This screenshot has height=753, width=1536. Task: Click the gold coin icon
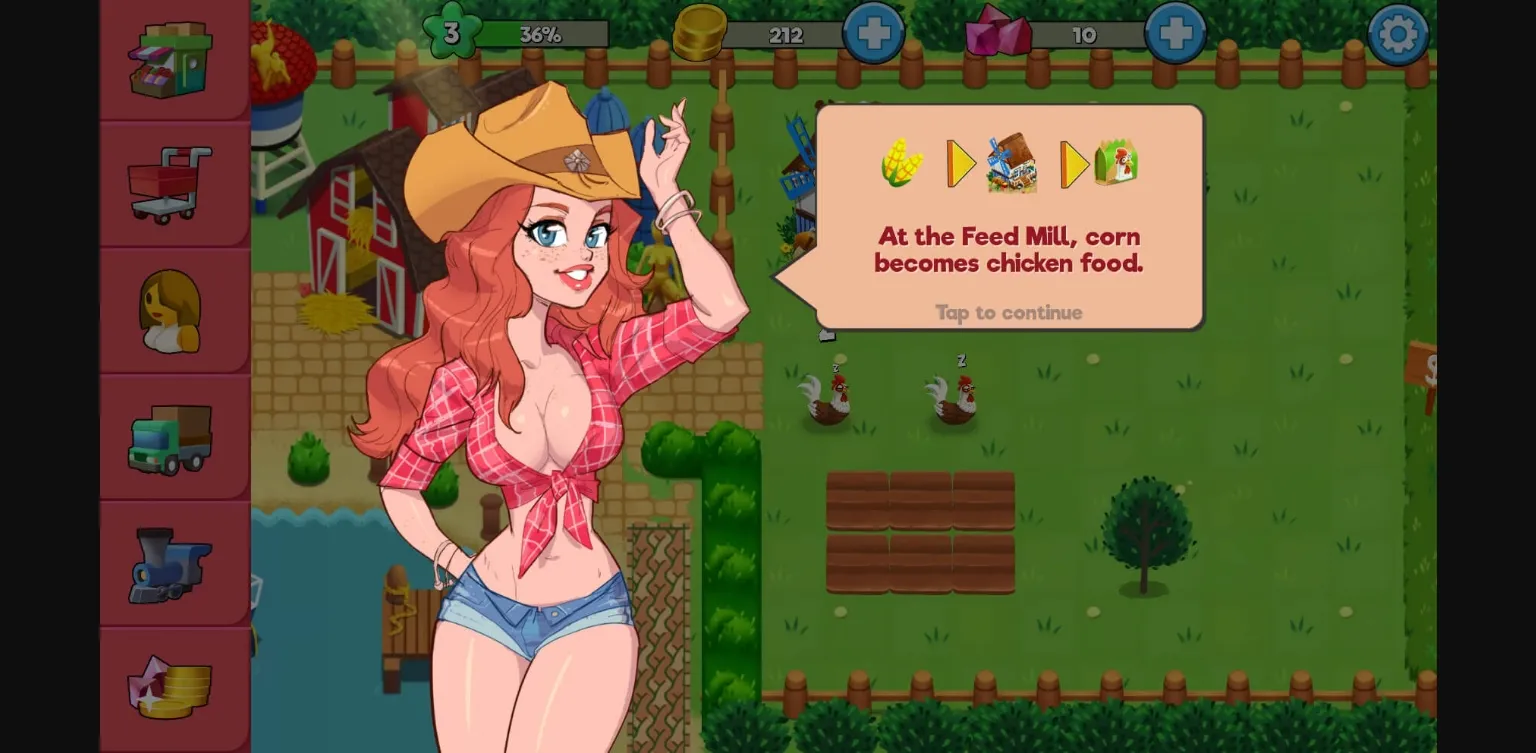click(x=700, y=32)
